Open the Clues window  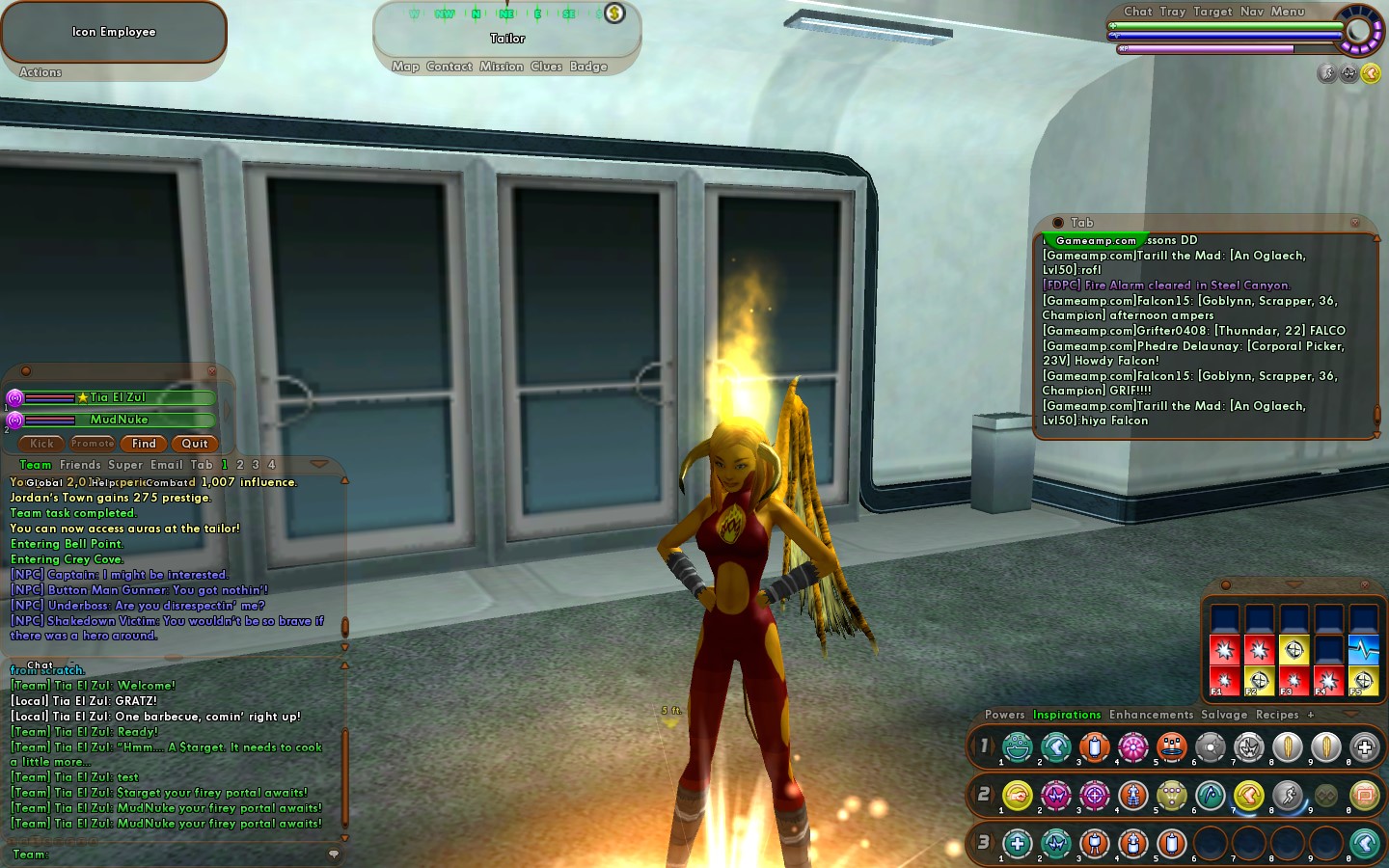point(546,67)
